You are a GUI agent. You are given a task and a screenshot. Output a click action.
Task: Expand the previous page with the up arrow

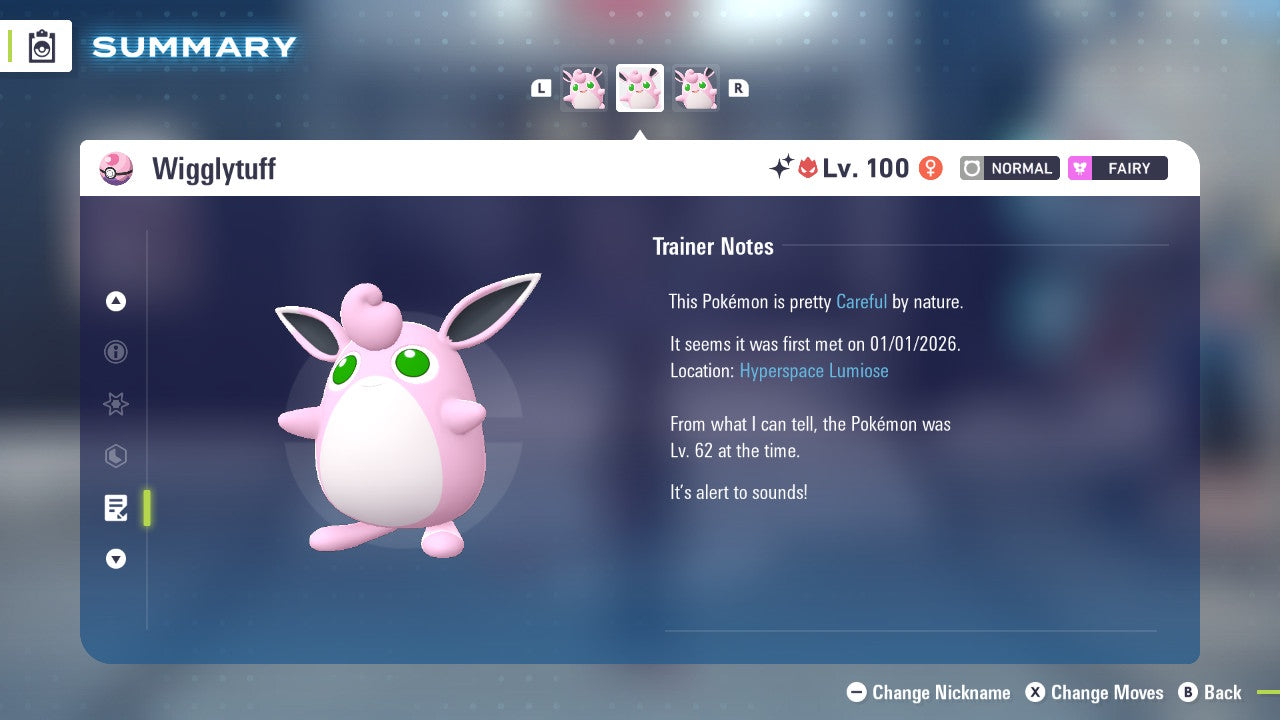click(x=116, y=301)
